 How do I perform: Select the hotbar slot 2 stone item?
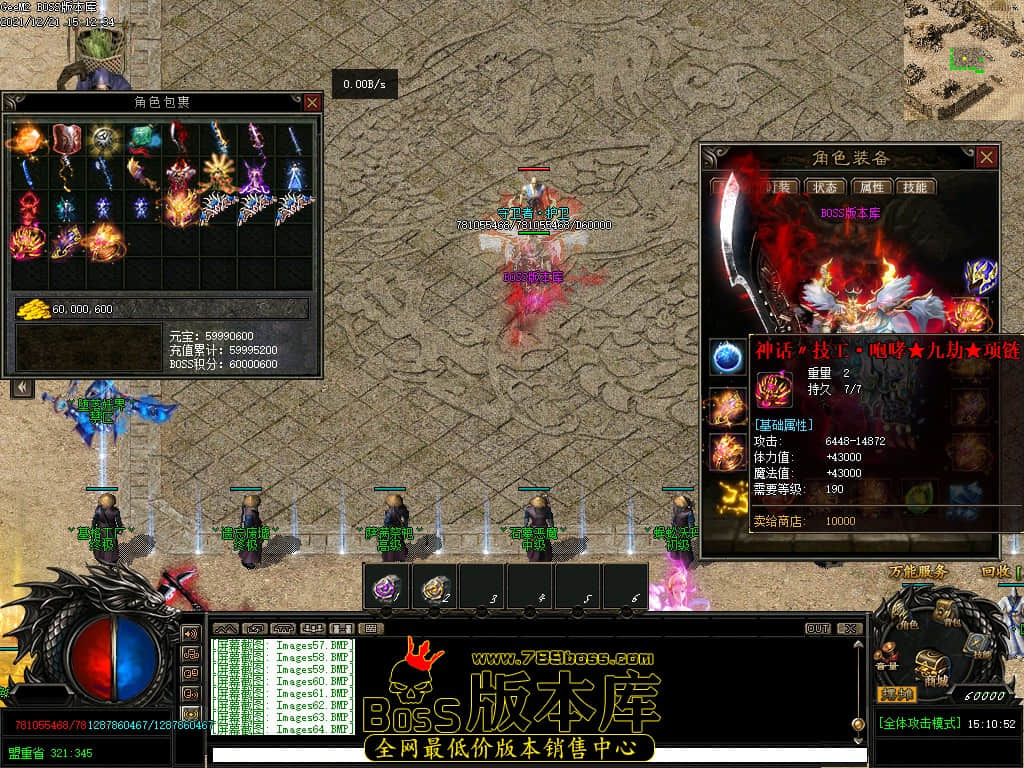tap(434, 587)
